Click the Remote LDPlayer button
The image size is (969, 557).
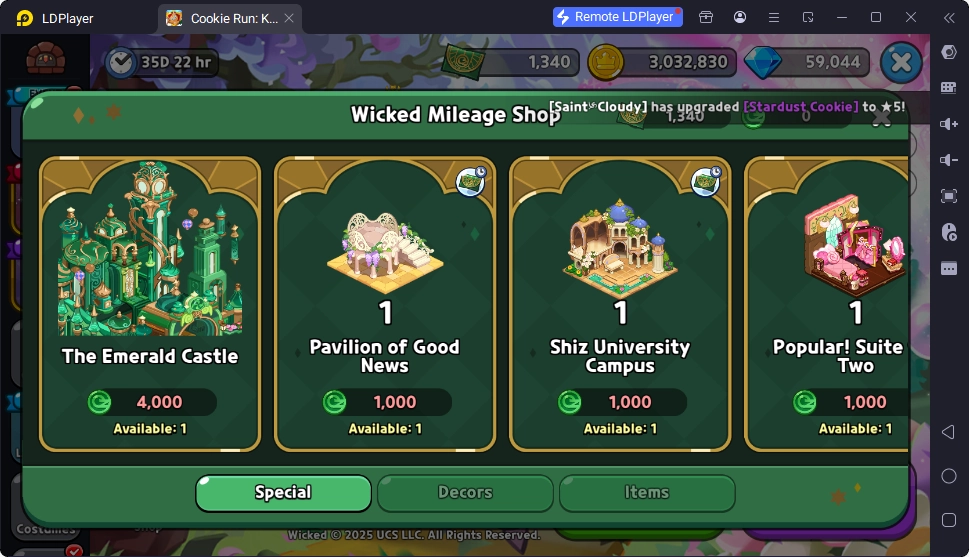618,17
